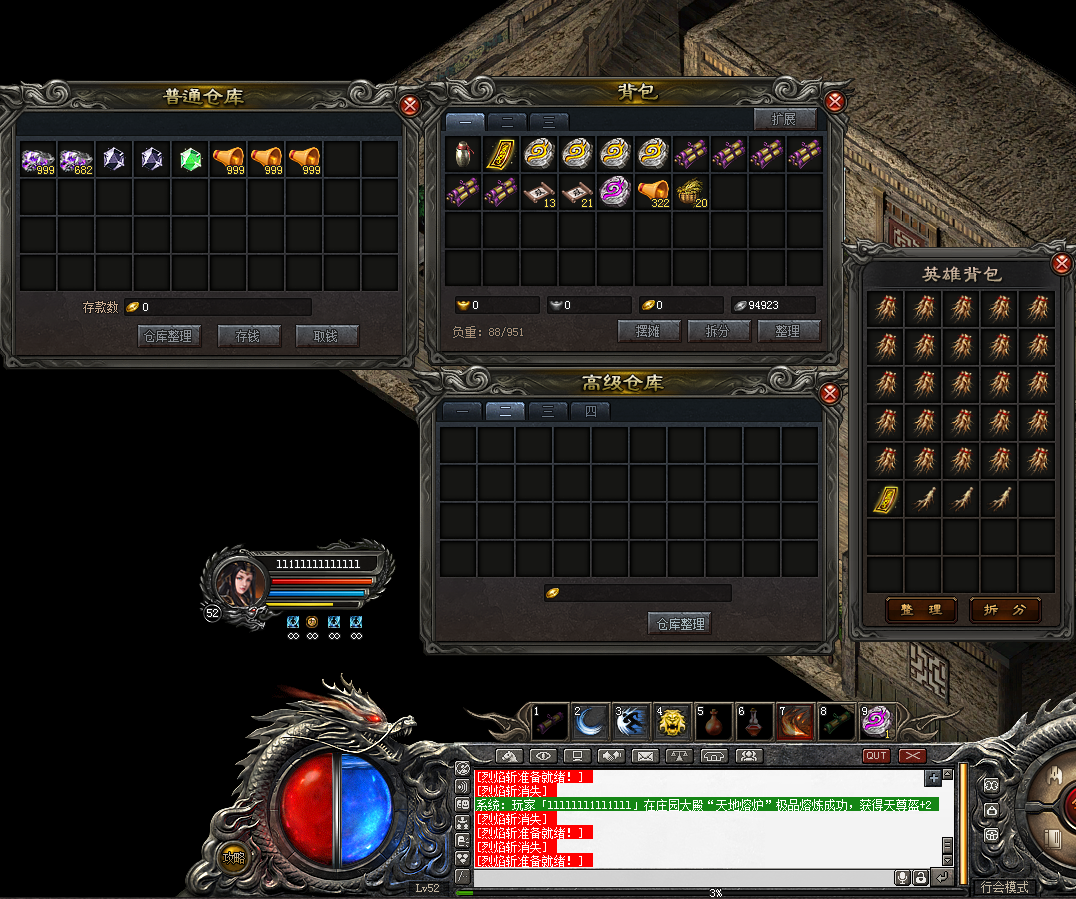1076x899 pixels.
Task: Click the 取钱 withdraw money button
Action: [327, 336]
